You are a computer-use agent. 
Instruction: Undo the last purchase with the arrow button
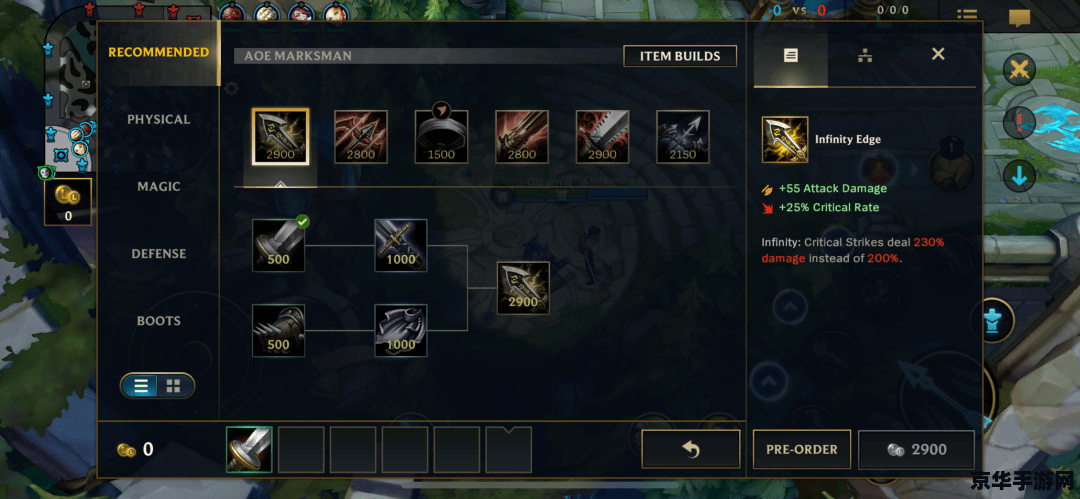point(690,450)
